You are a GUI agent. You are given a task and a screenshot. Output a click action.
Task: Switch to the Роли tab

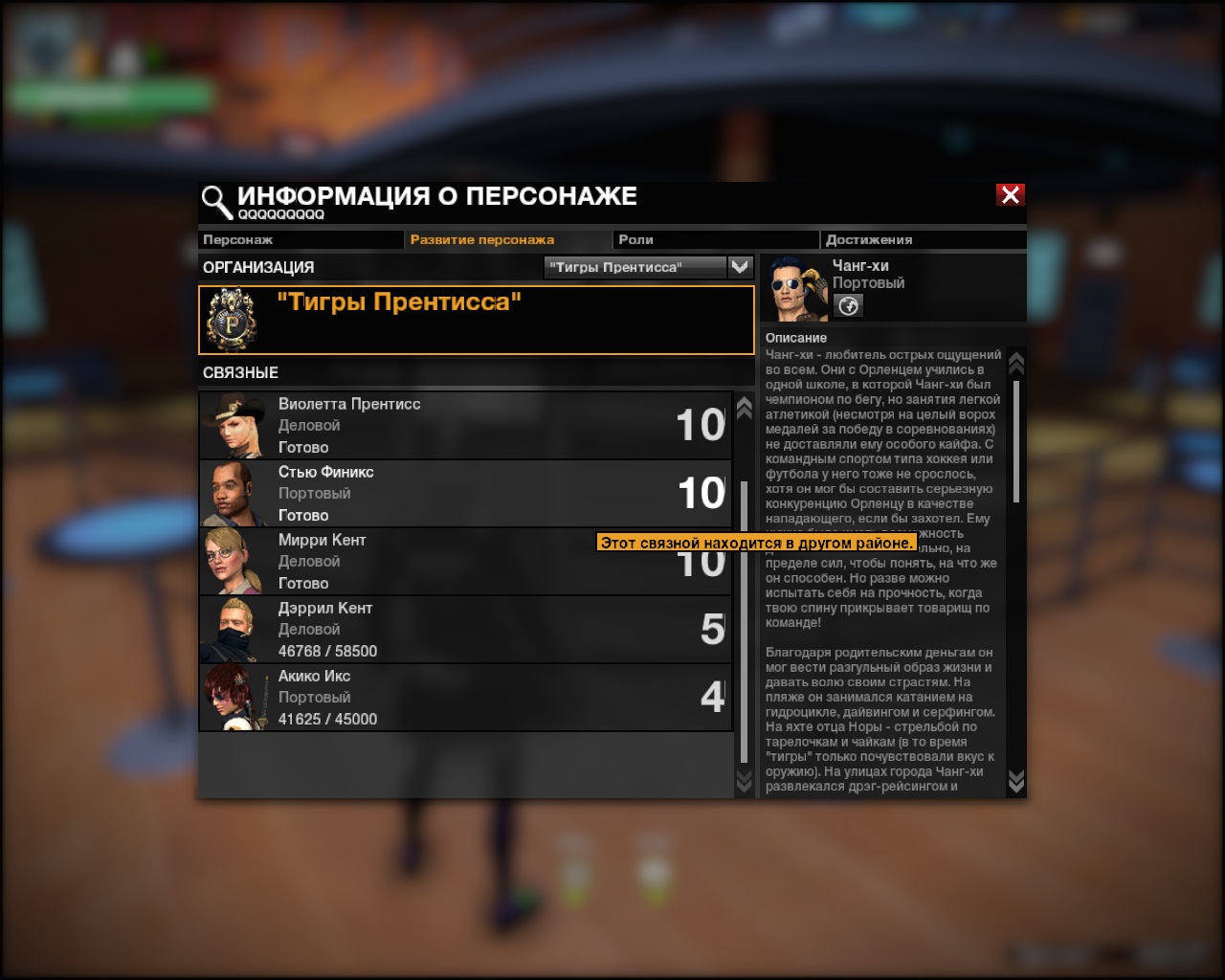point(714,239)
